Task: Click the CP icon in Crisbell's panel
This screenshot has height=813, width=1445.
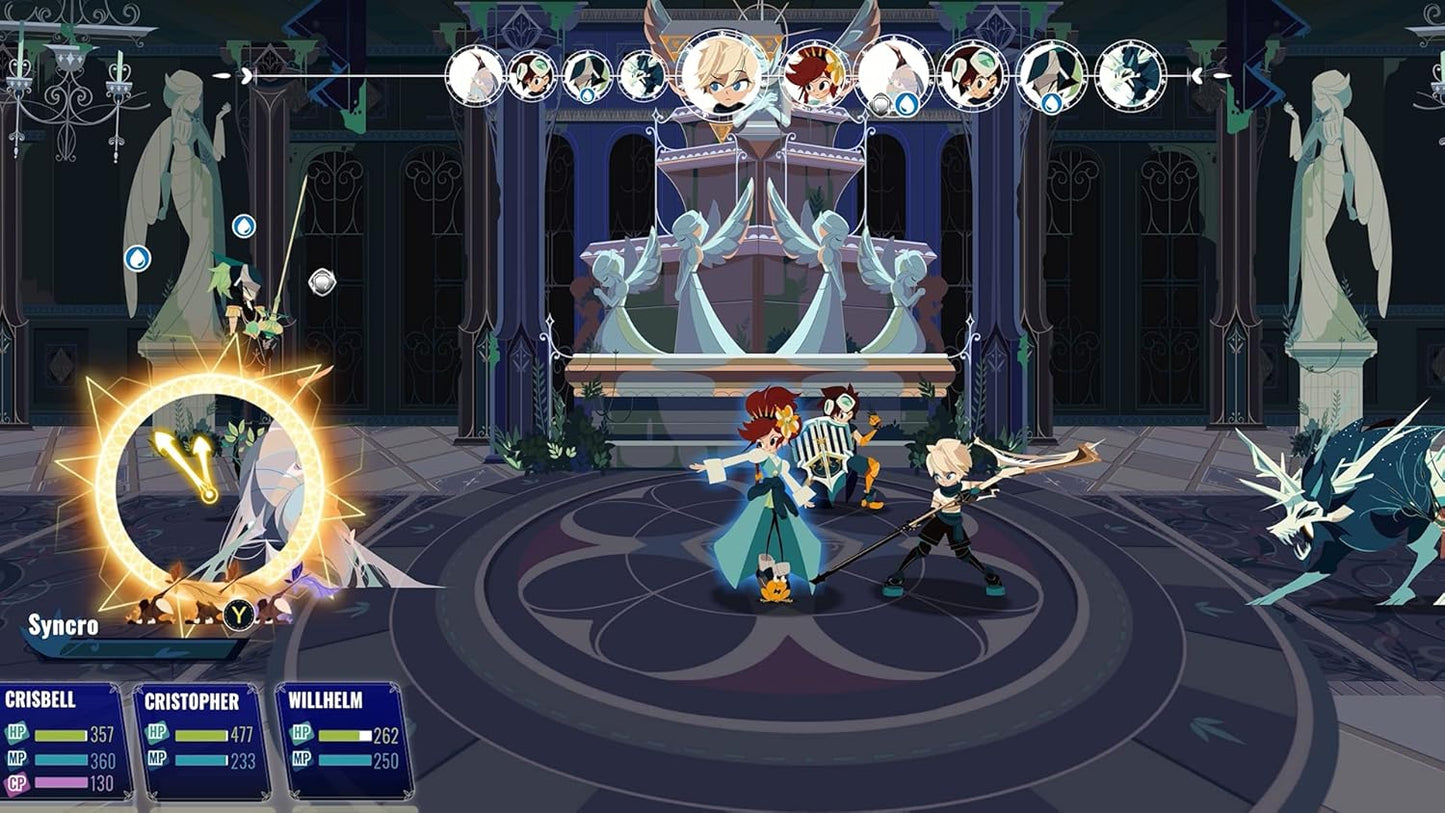Action: pos(19,785)
